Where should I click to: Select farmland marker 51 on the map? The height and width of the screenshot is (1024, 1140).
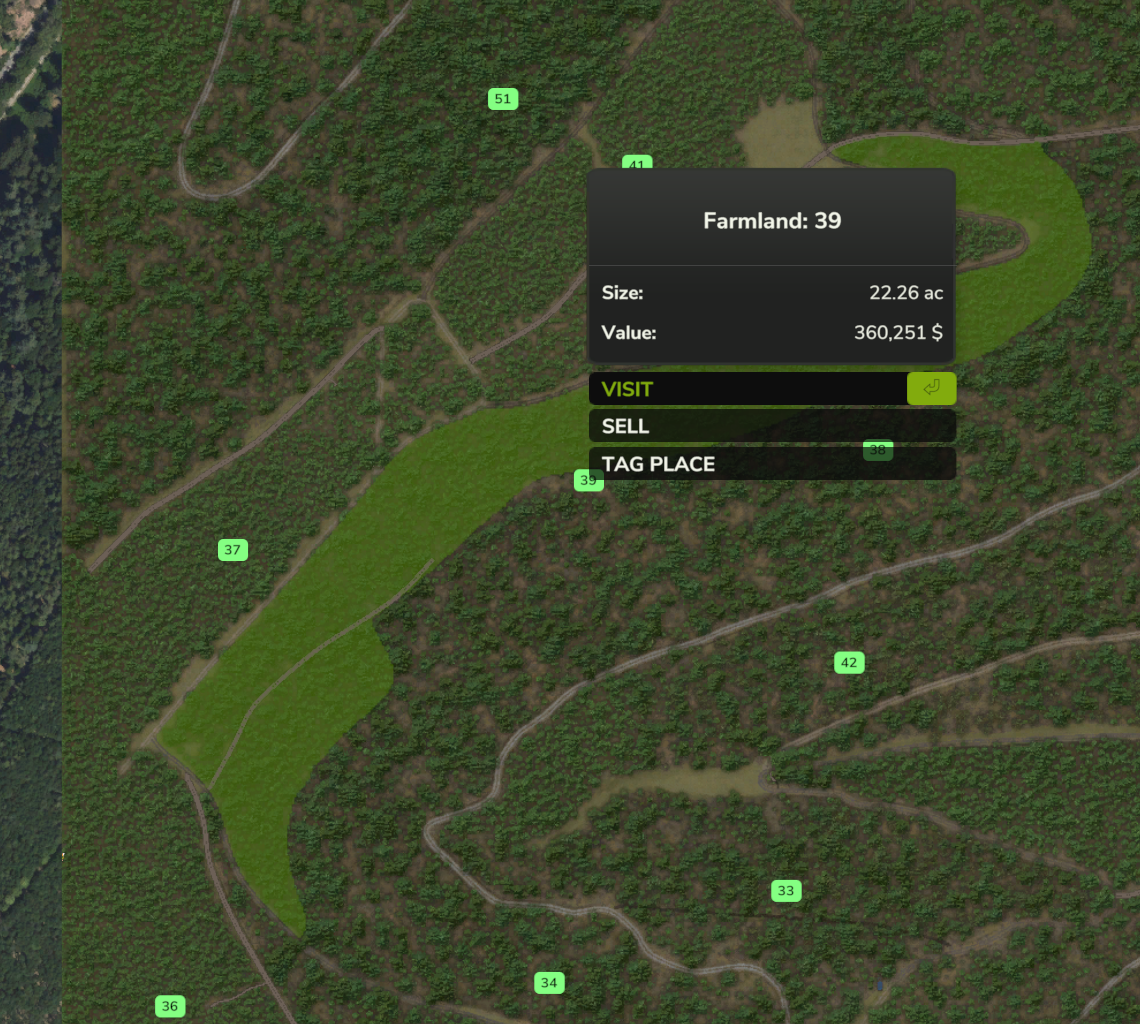pos(503,99)
